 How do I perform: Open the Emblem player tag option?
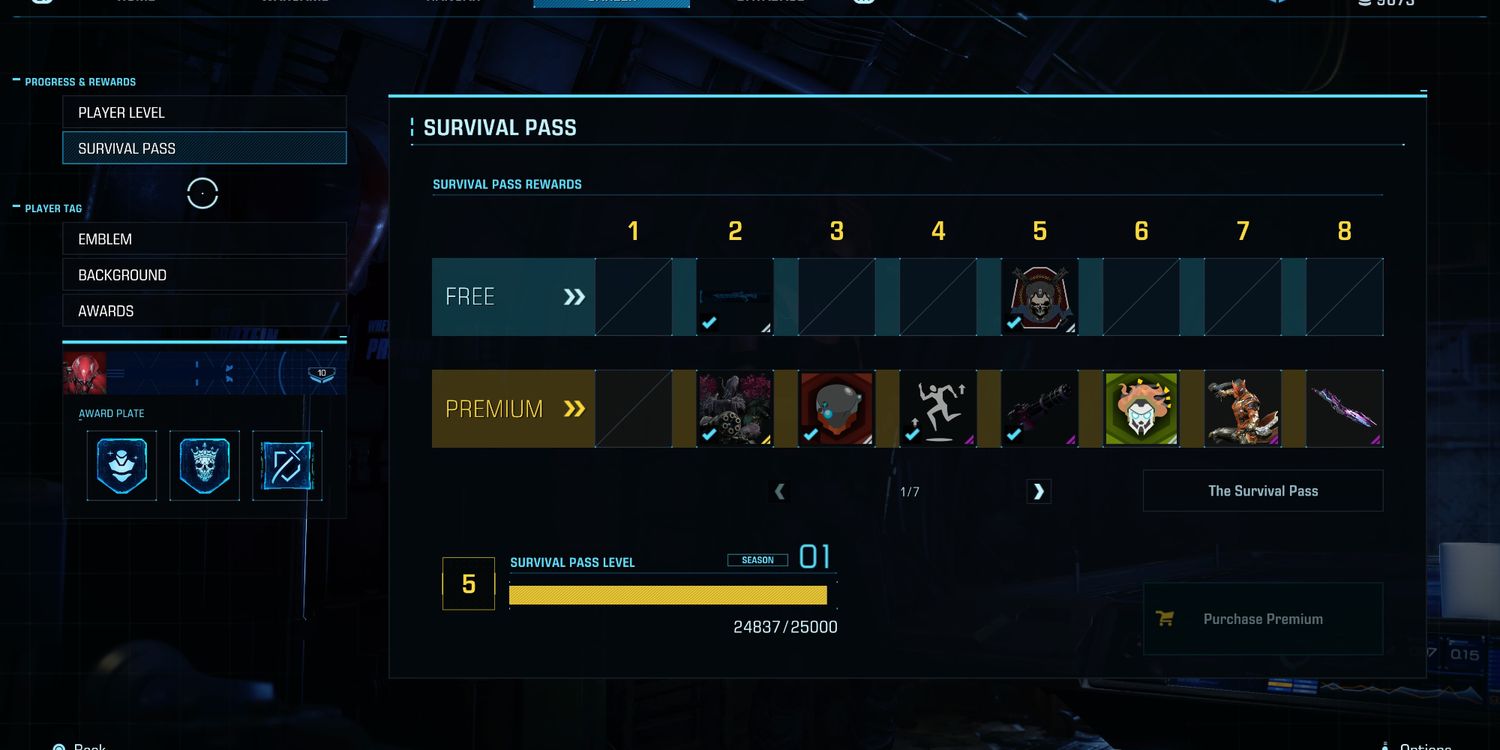tap(204, 239)
